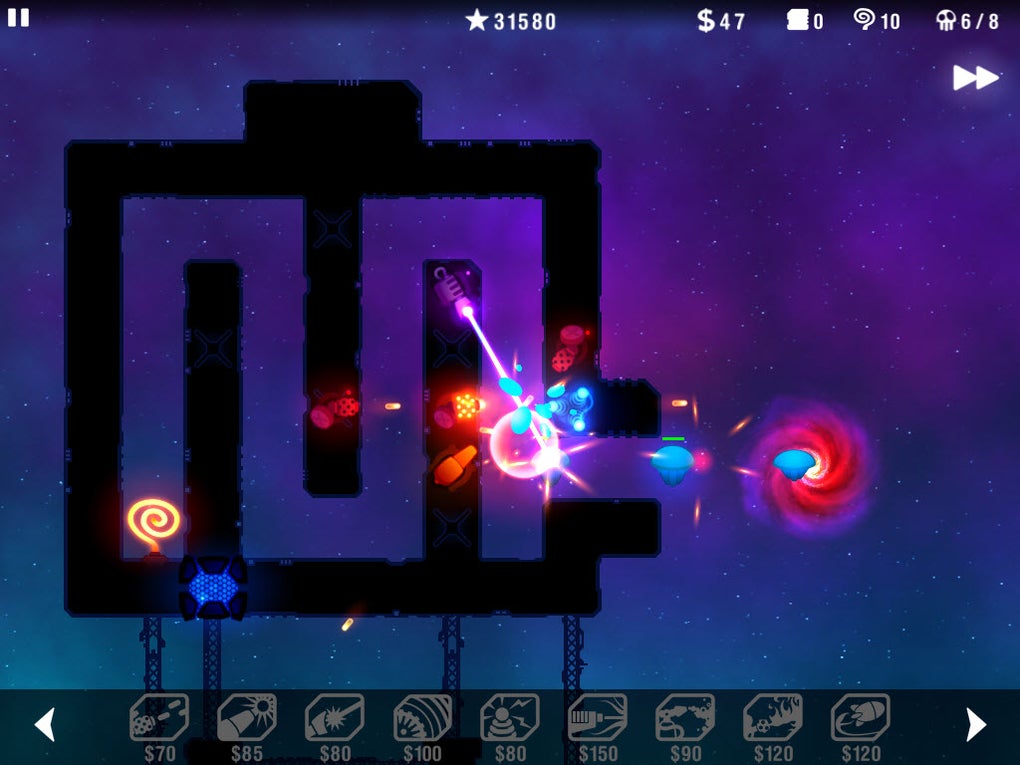The width and height of the screenshot is (1020, 765).
Task: Pause the game with the pause button
Action: (x=18, y=18)
